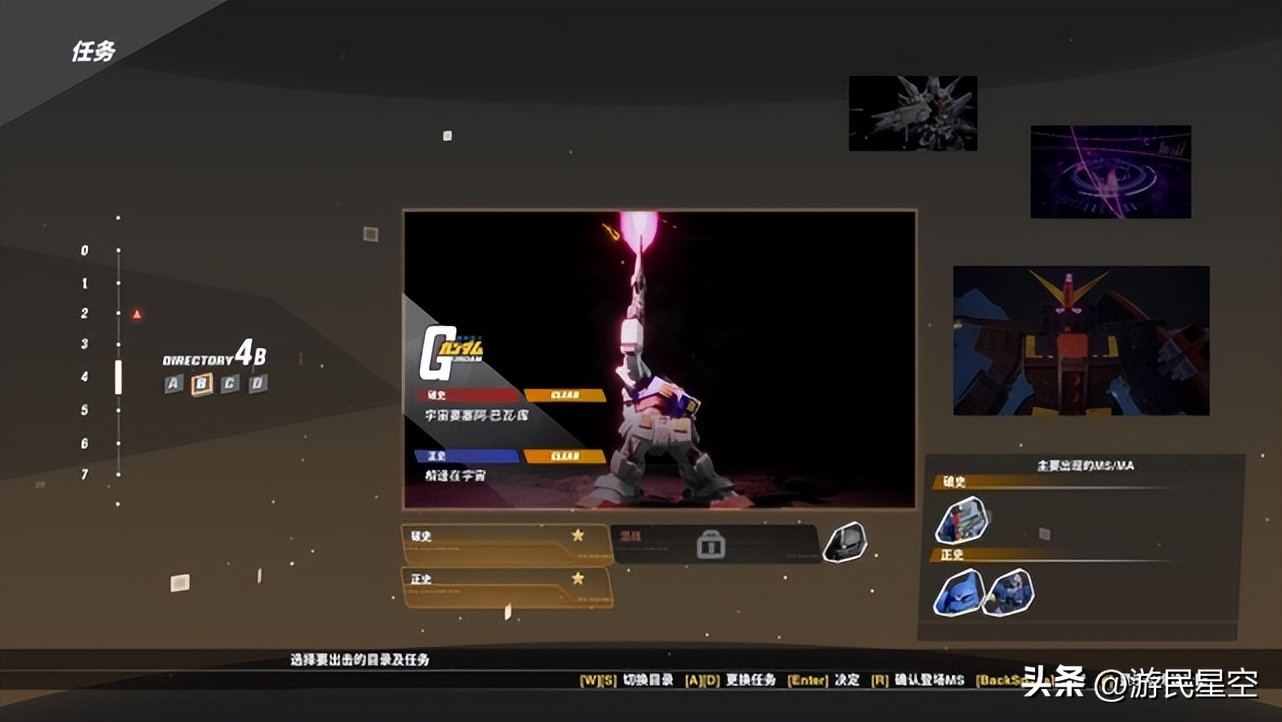
Task: Select directory number 3 in the list
Action: click(x=86, y=344)
